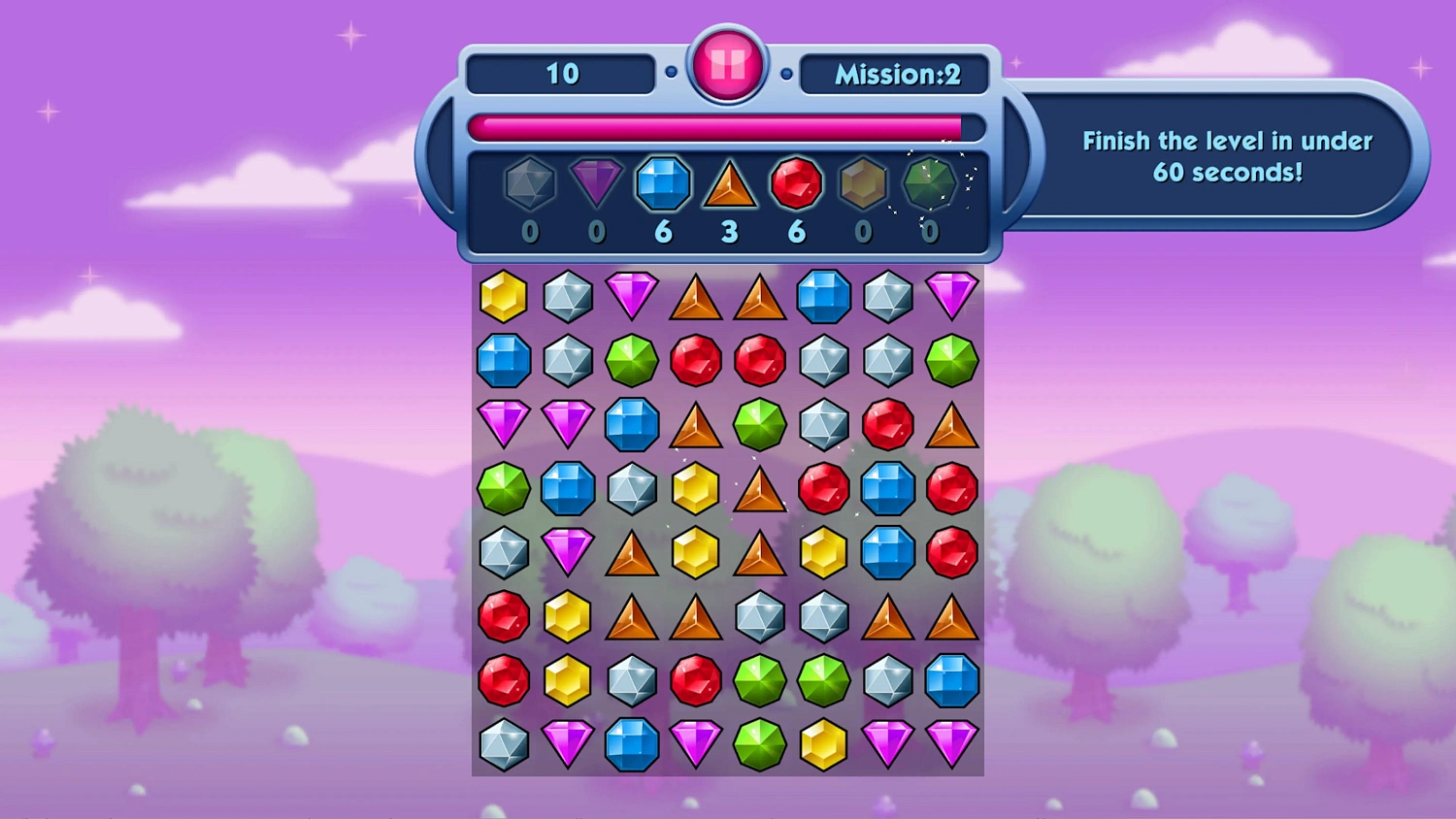Click the red gem objective icon in header
This screenshot has width=1456, height=819.
tap(796, 182)
